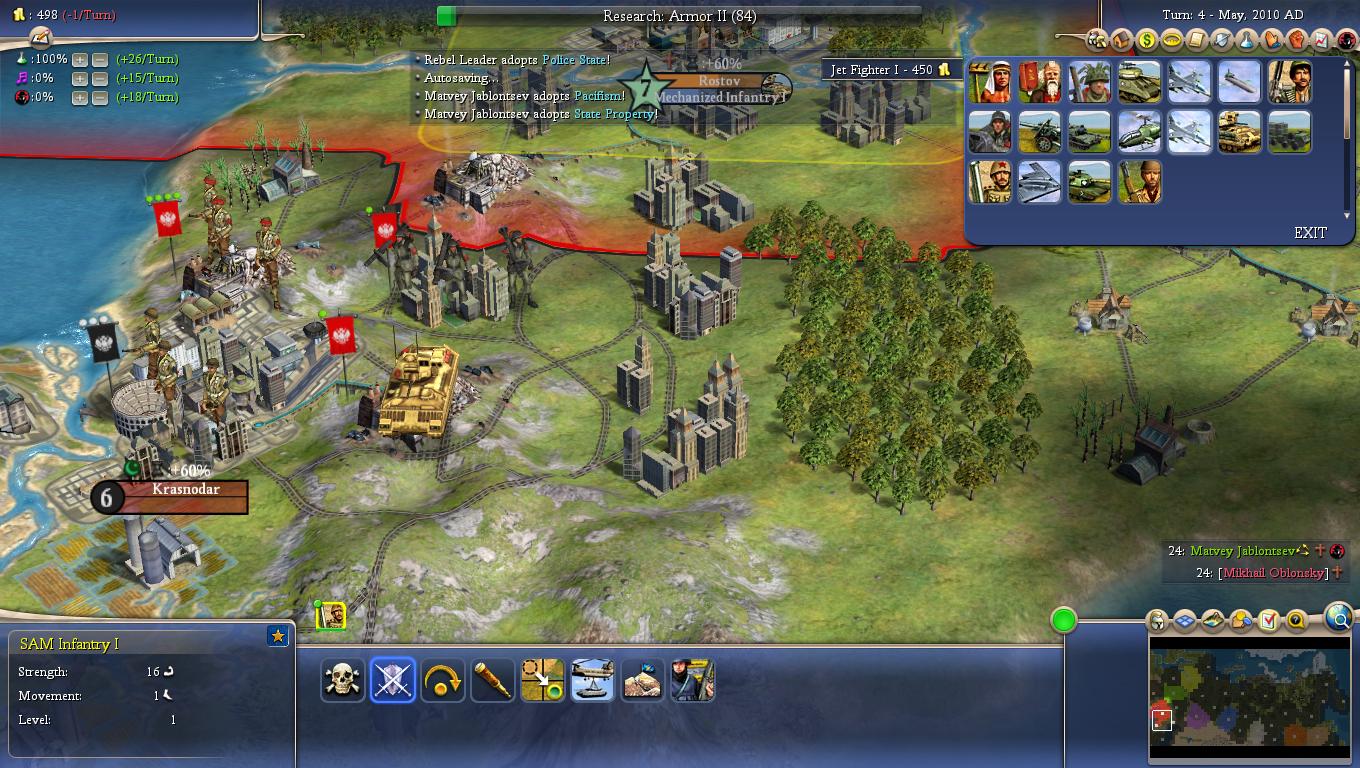Image resolution: width=1360 pixels, height=768 pixels.
Task: Open the Research: Armor II progress bar
Action: tap(679, 16)
